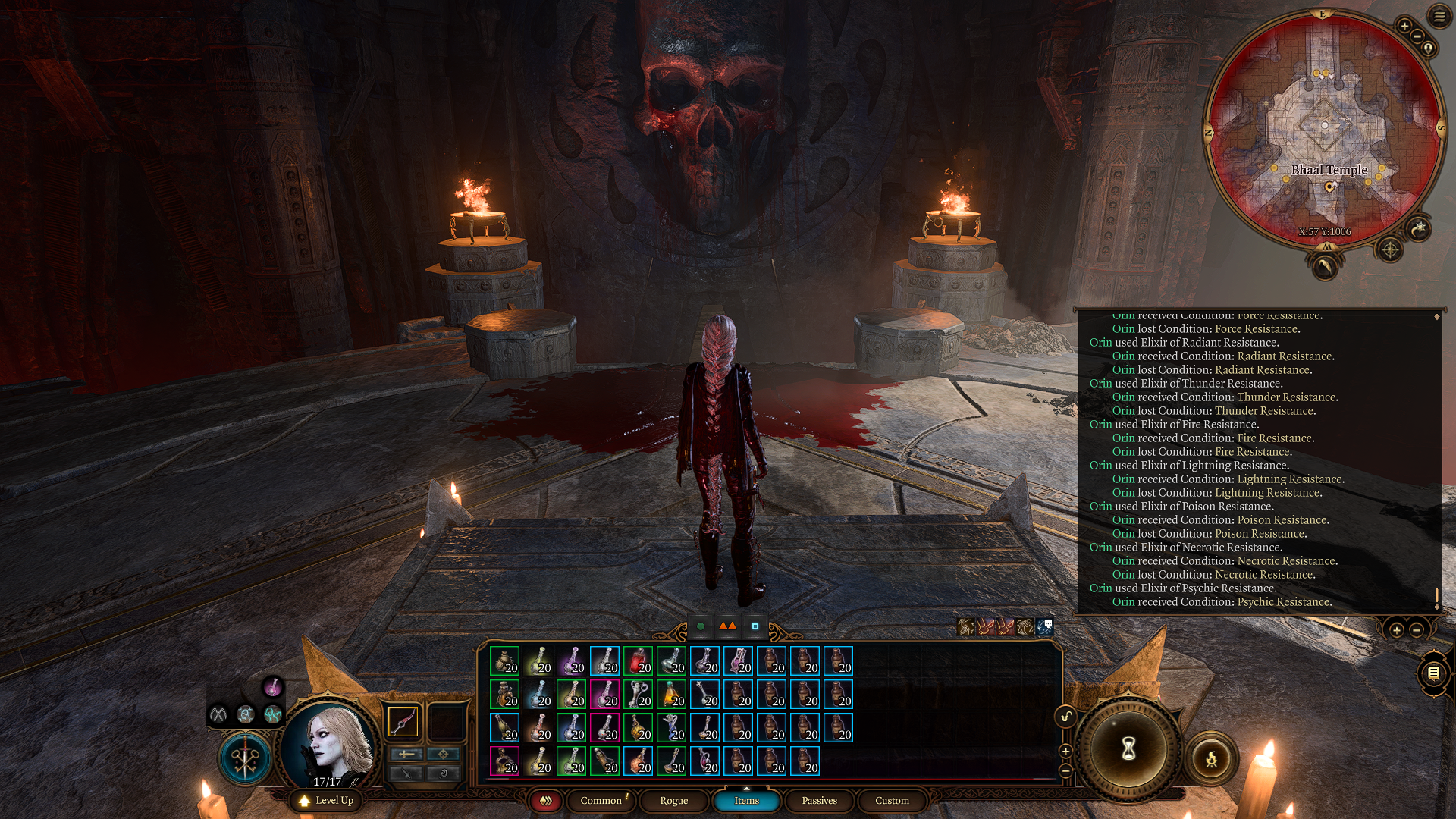Activate the crossed keys and dagger ability

pyautogui.click(x=245, y=758)
